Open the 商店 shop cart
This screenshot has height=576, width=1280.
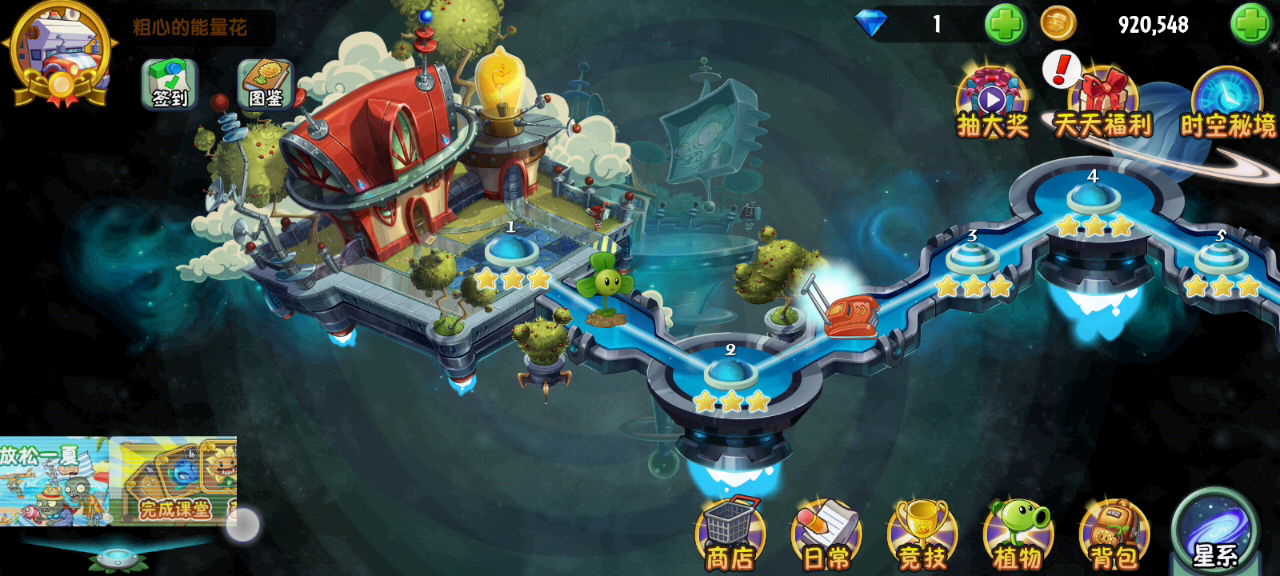point(730,533)
